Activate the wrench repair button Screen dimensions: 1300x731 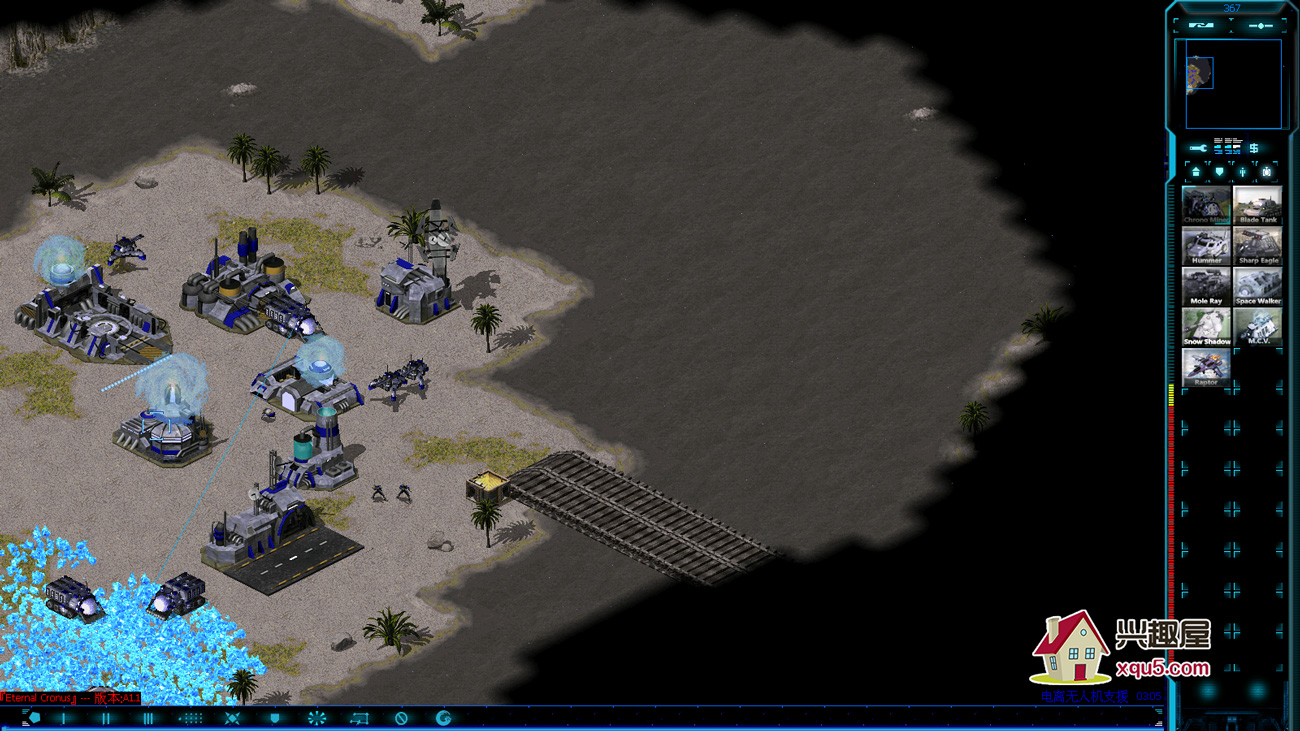tap(1198, 148)
